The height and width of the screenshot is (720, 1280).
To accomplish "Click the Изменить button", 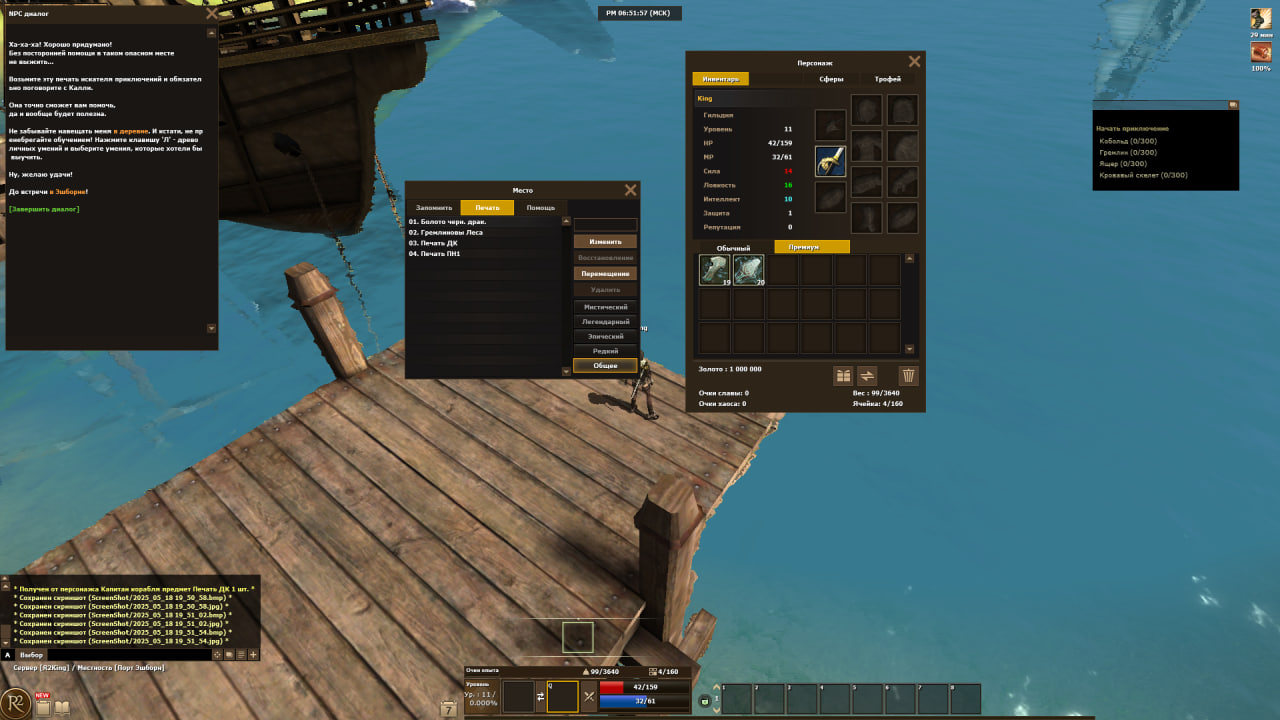I will click(x=605, y=242).
